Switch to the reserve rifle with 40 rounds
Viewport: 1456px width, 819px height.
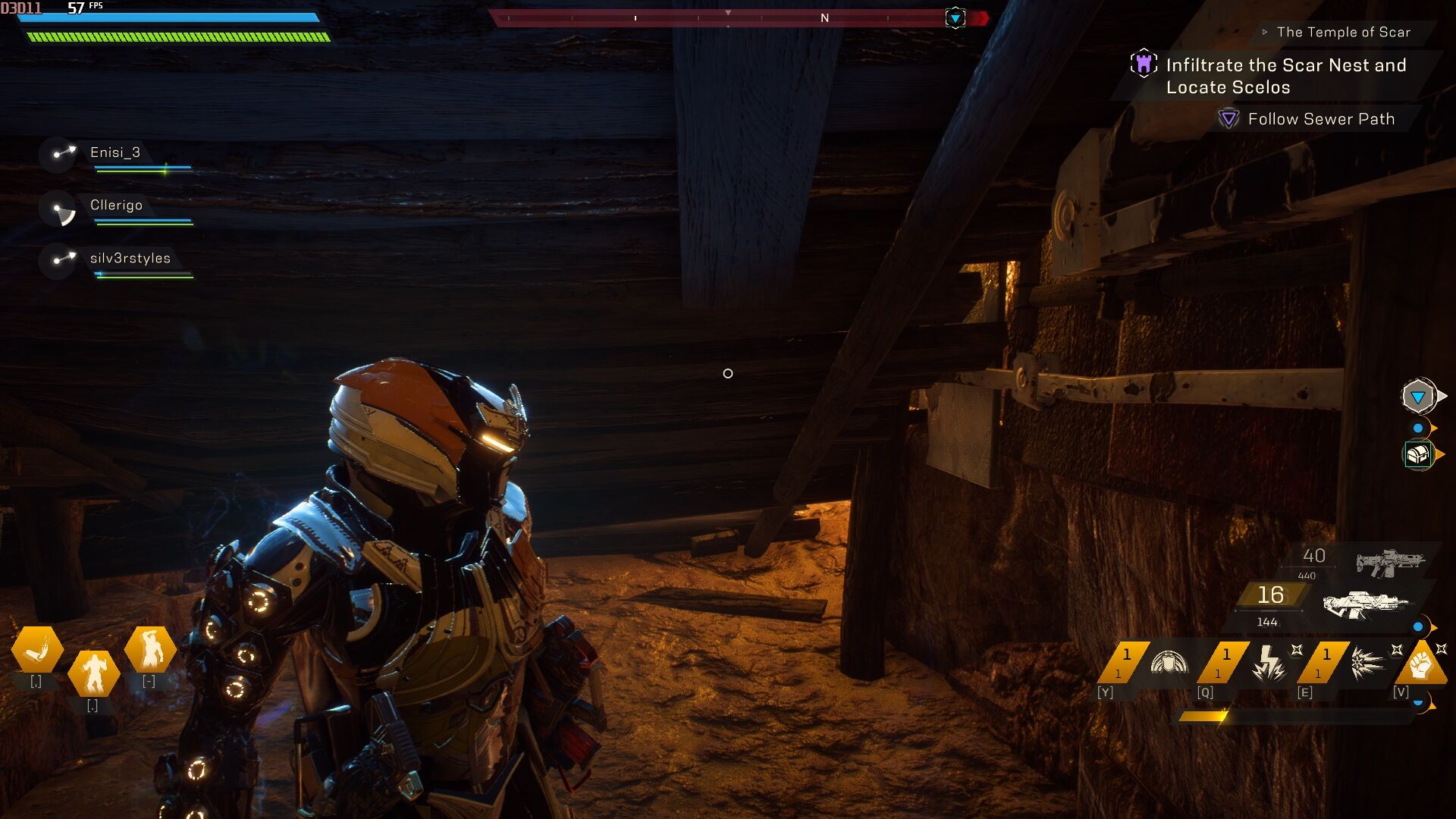1389,562
